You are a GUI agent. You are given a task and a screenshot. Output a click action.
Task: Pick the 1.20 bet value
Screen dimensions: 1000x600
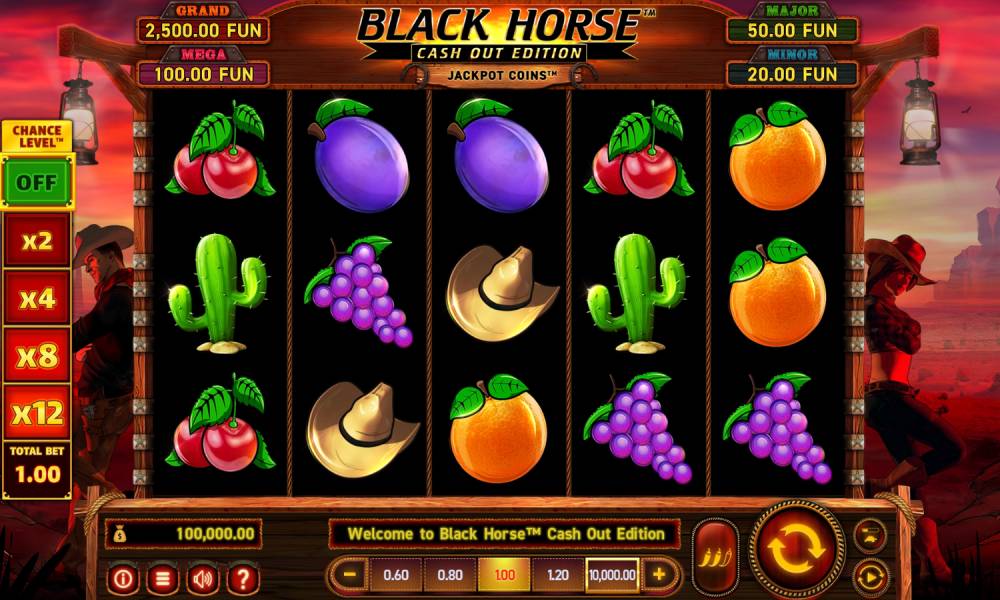pyautogui.click(x=558, y=575)
